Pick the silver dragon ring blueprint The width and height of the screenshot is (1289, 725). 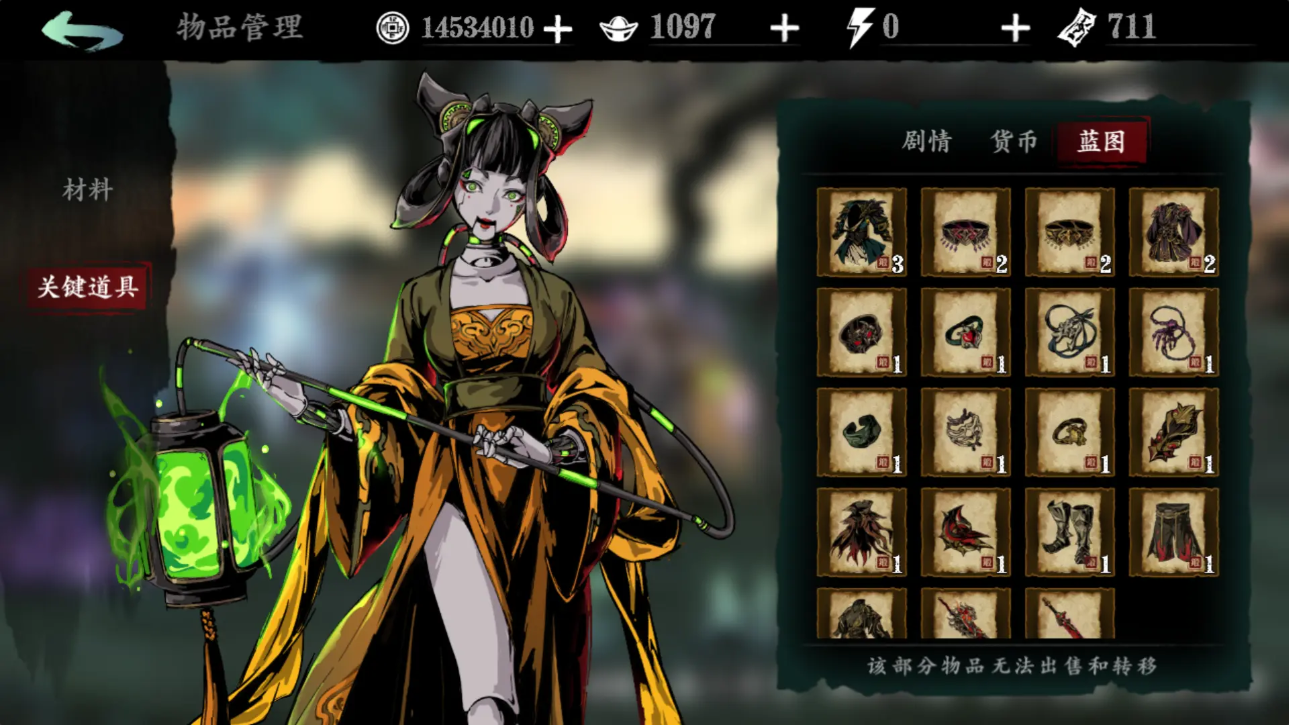965,432
